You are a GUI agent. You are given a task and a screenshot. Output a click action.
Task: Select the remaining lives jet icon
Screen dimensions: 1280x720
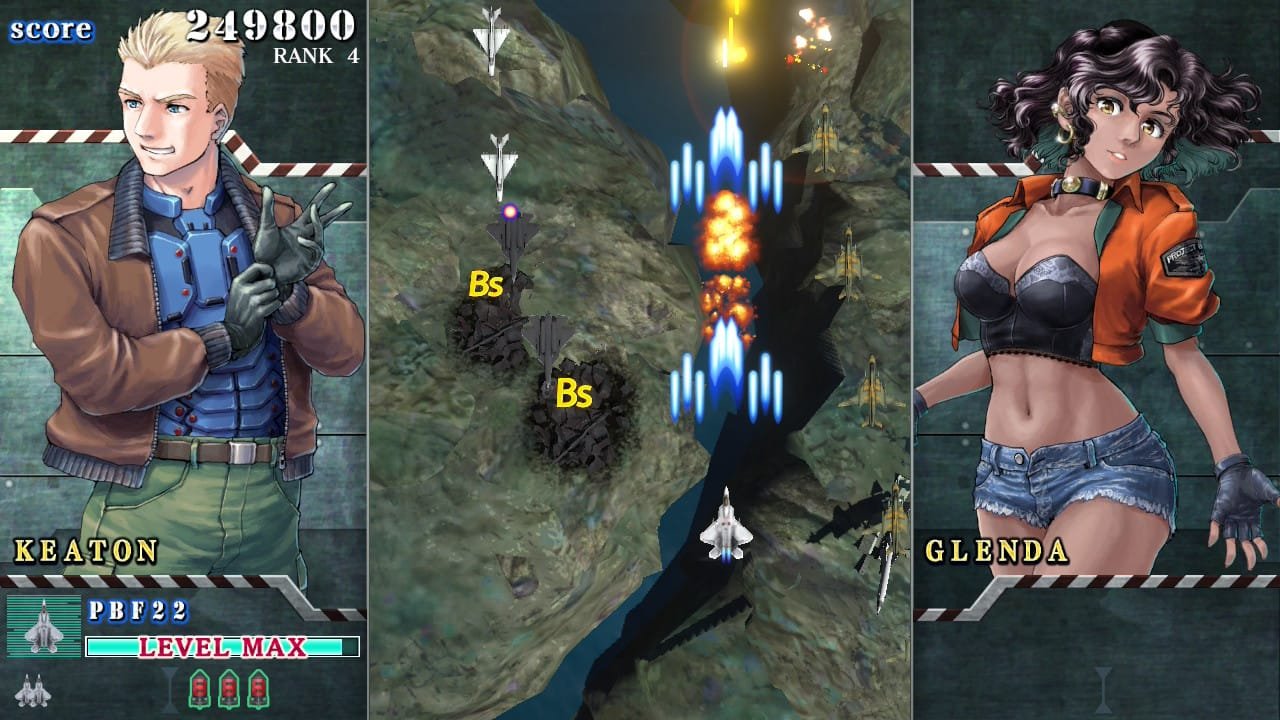(x=32, y=690)
